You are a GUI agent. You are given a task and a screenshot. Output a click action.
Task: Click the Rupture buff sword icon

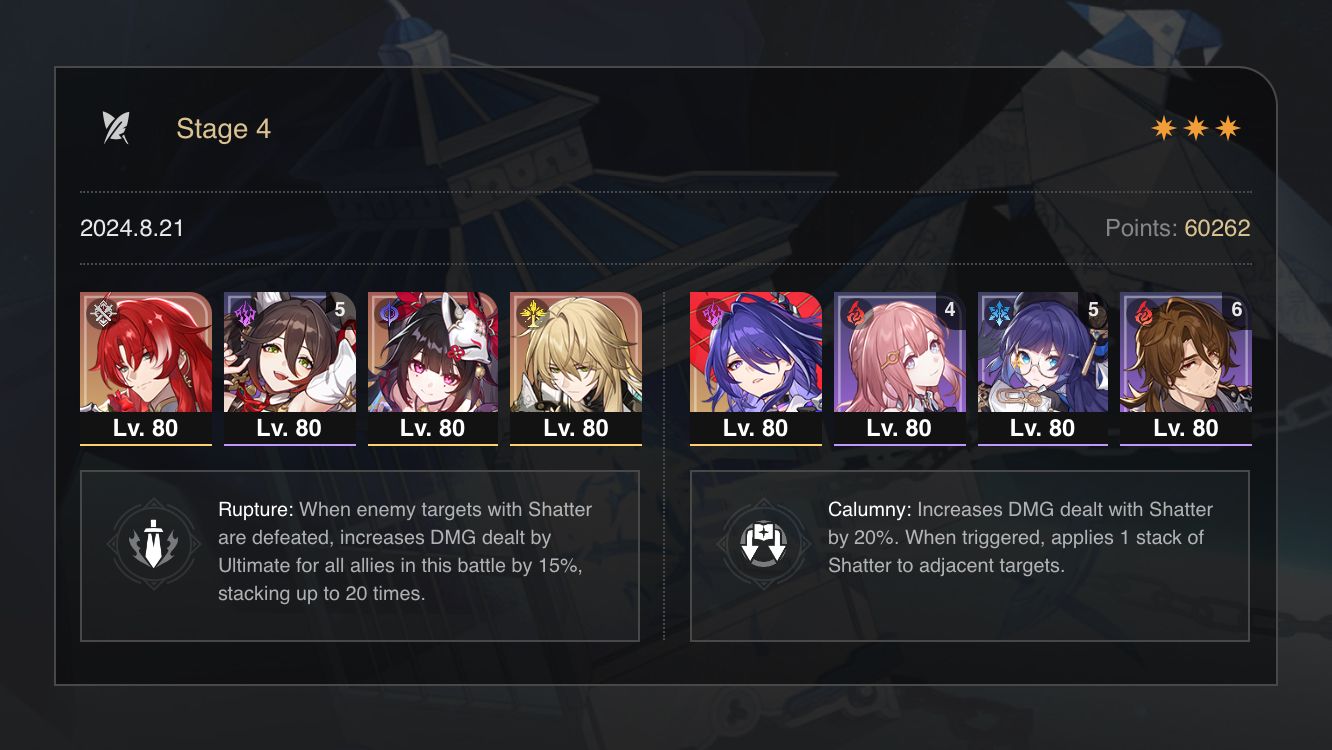tap(152, 541)
